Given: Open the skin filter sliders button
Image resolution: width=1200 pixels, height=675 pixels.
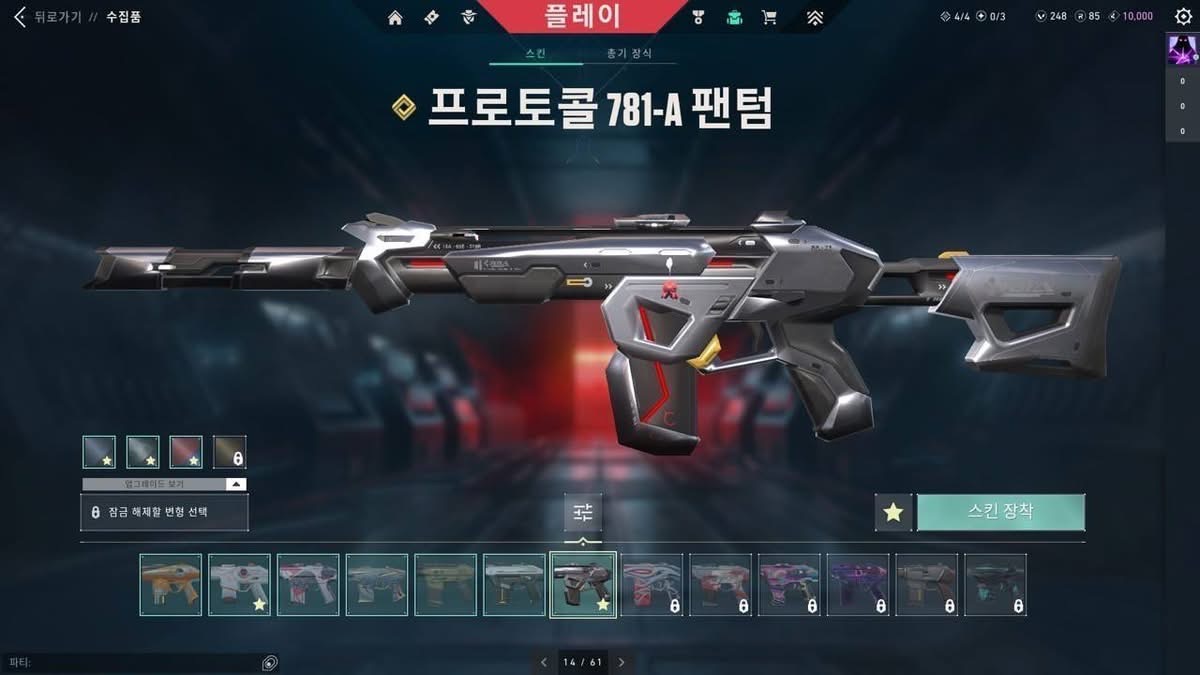Looking at the screenshot, I should tap(583, 512).
